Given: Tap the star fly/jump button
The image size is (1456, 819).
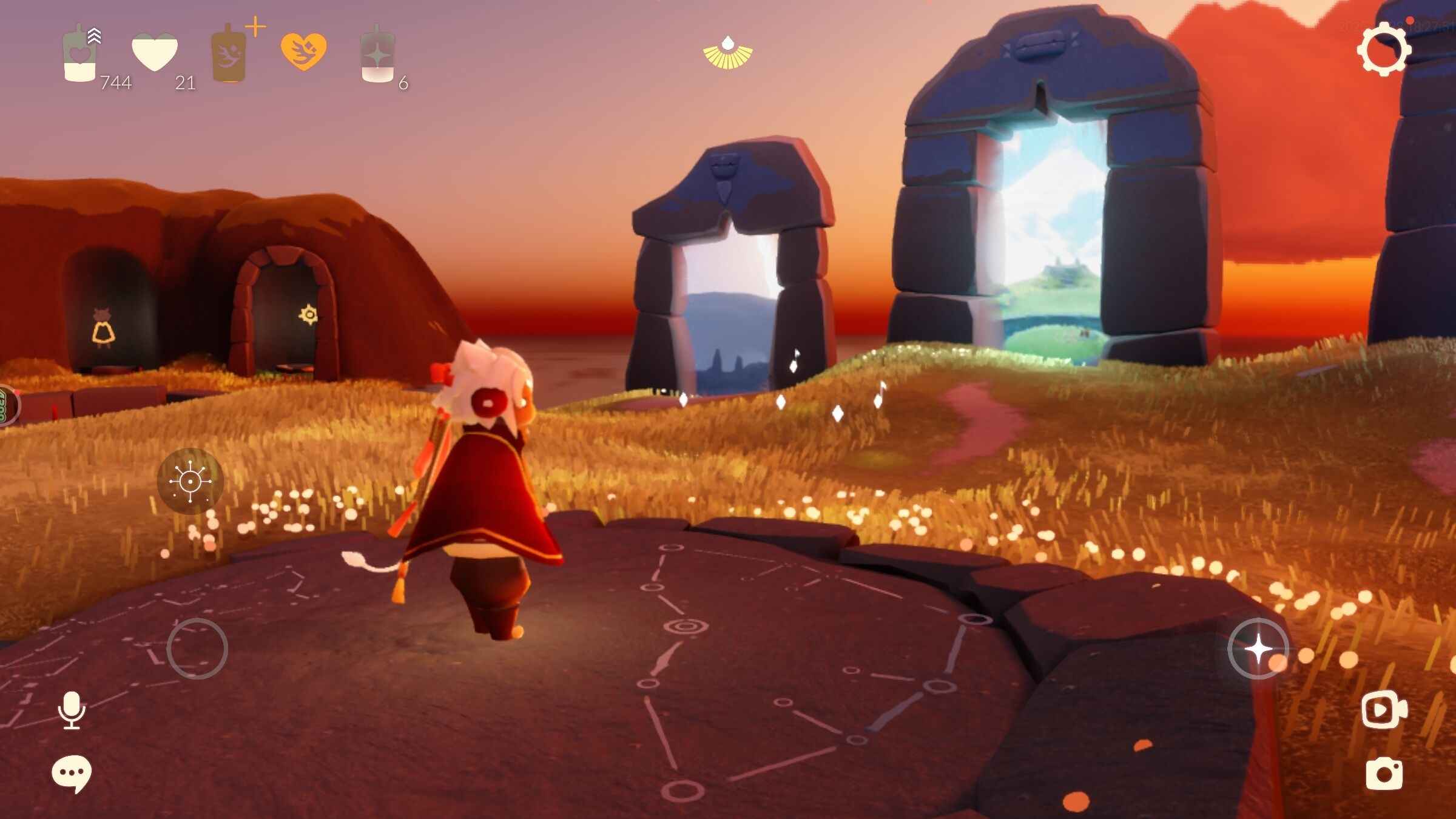Looking at the screenshot, I should 1258,649.
